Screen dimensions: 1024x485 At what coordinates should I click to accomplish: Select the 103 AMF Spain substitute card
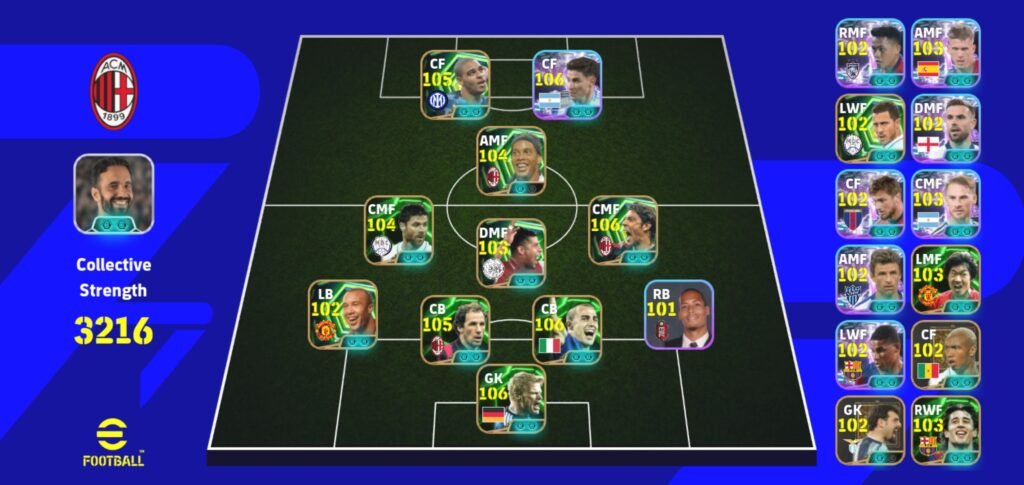(946, 52)
